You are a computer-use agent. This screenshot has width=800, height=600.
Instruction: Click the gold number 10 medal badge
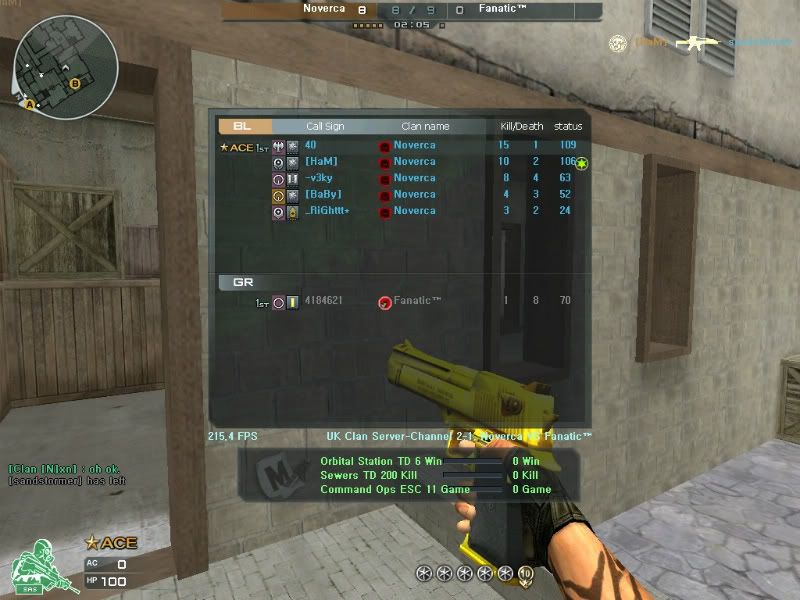click(x=524, y=573)
